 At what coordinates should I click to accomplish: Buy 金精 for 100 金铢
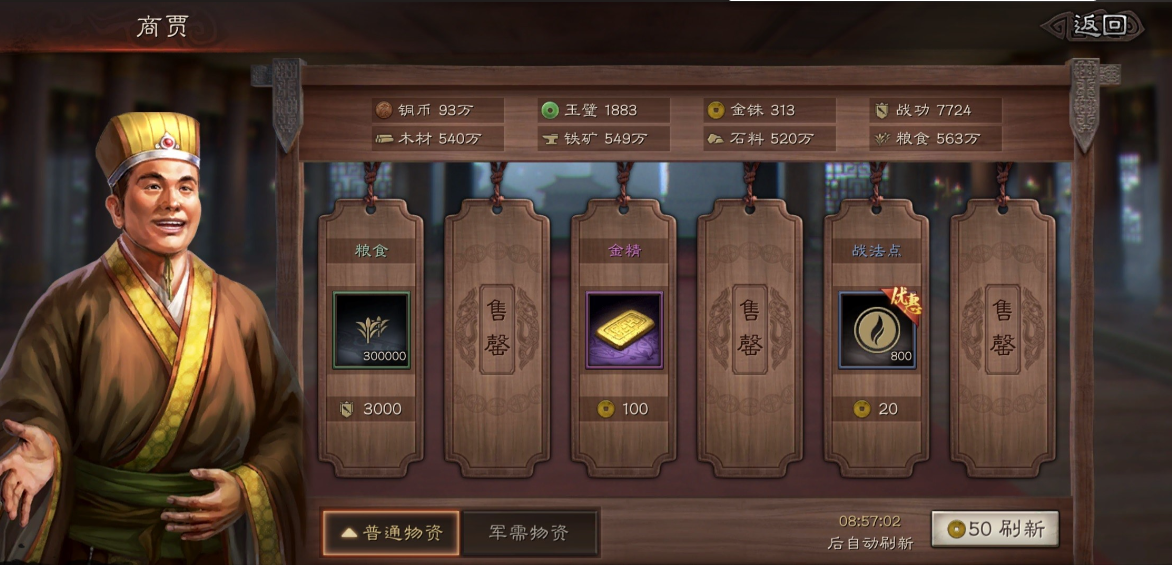(624, 408)
